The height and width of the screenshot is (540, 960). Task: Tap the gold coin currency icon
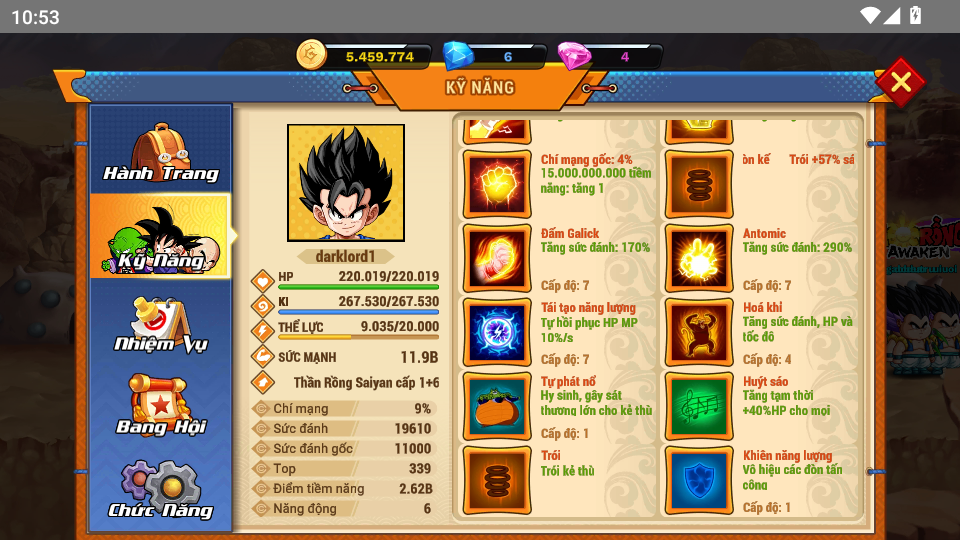(x=312, y=56)
